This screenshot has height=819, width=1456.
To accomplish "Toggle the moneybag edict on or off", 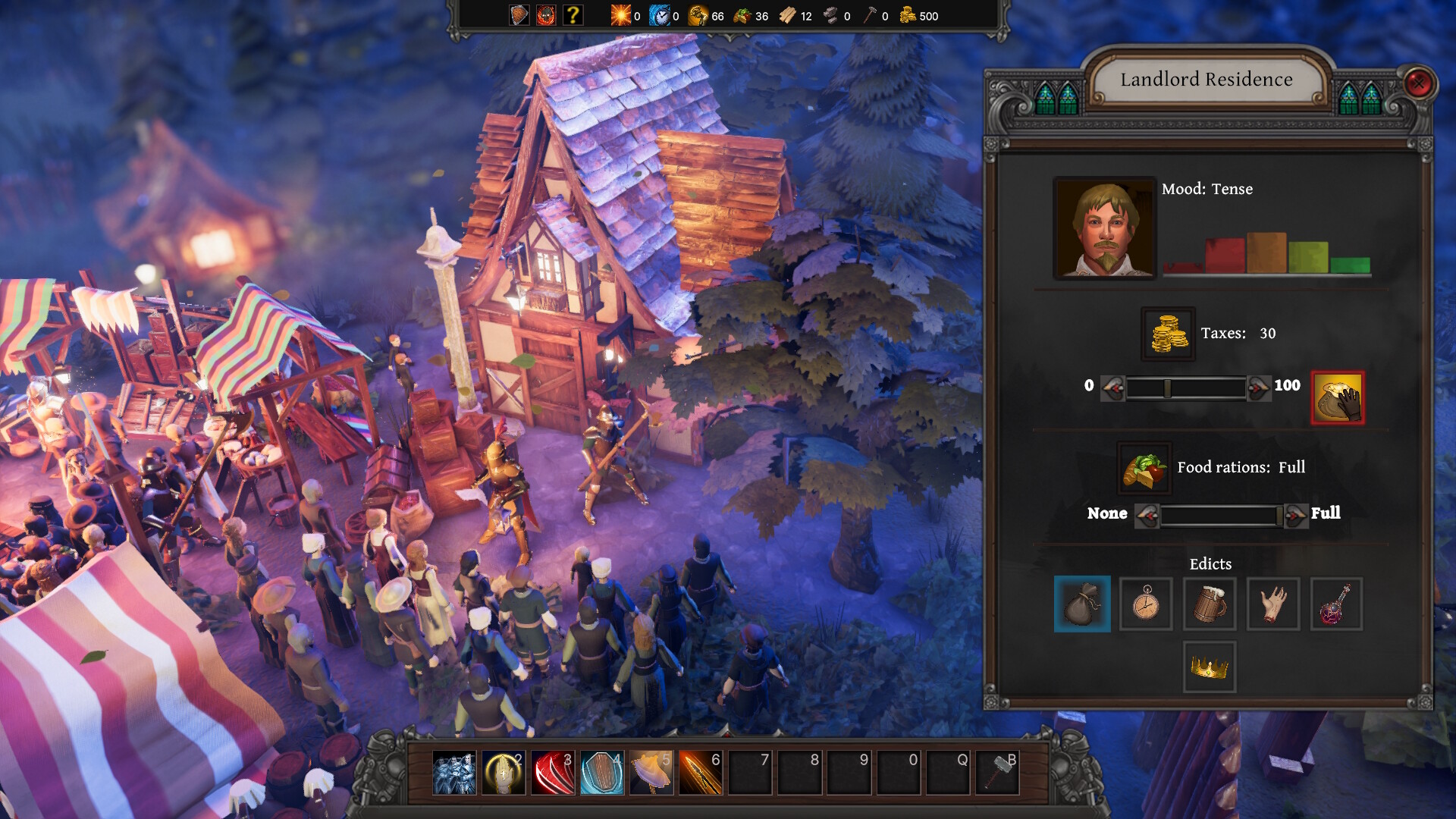I will click(x=1082, y=604).
